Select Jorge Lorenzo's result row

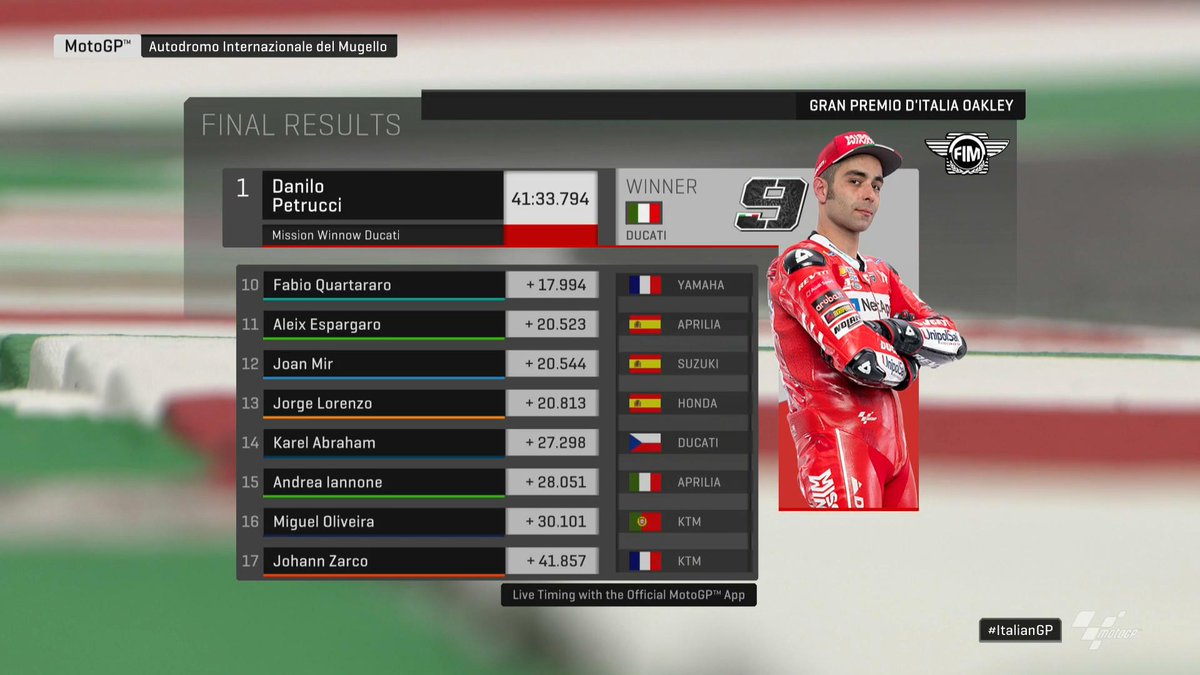(383, 403)
